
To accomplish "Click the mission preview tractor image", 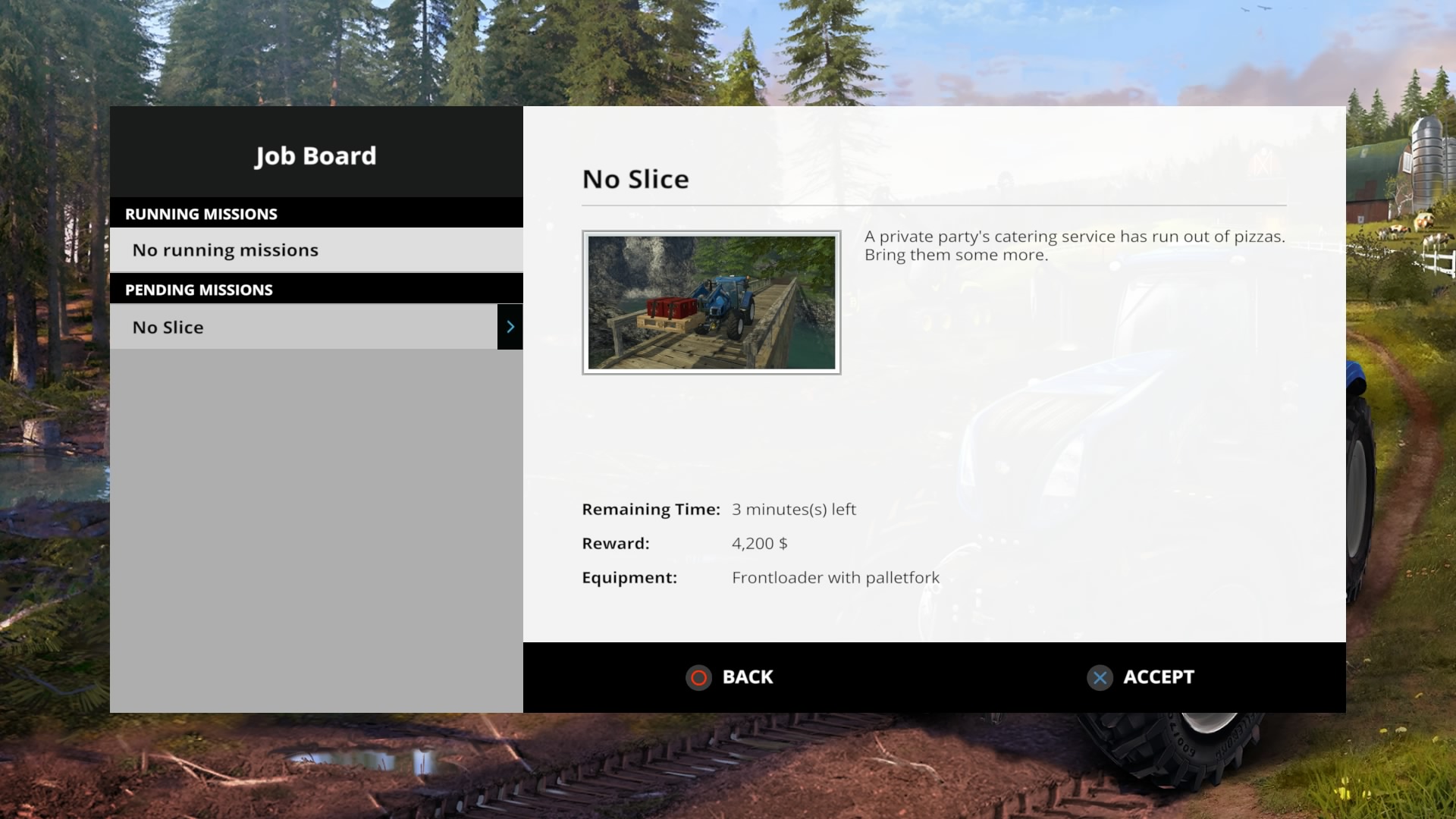I will pos(711,302).
